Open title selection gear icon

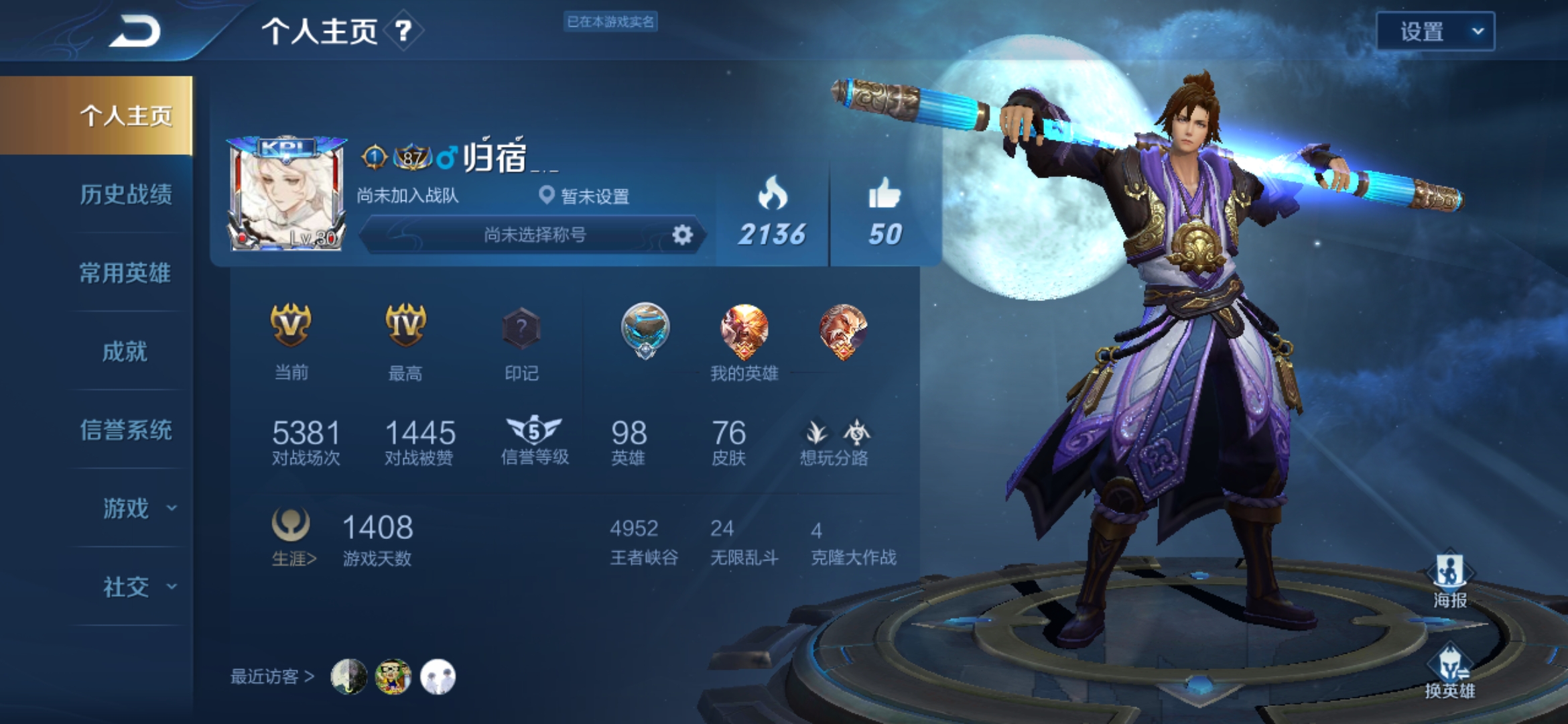coord(682,235)
